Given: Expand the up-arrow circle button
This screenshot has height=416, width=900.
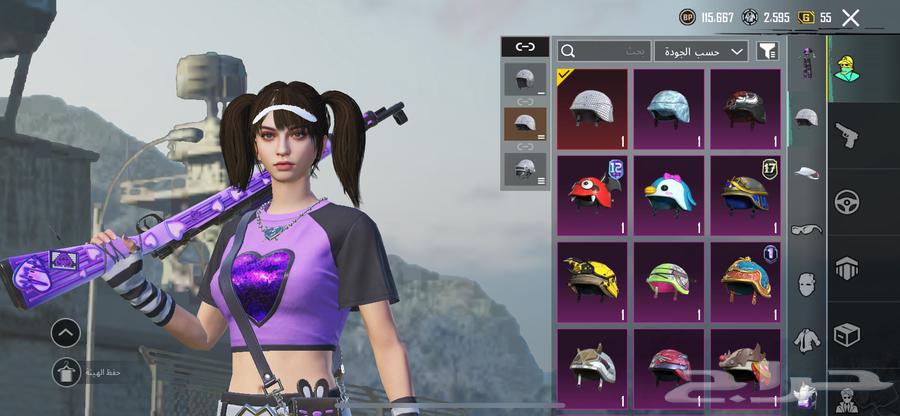Looking at the screenshot, I should pos(66,332).
